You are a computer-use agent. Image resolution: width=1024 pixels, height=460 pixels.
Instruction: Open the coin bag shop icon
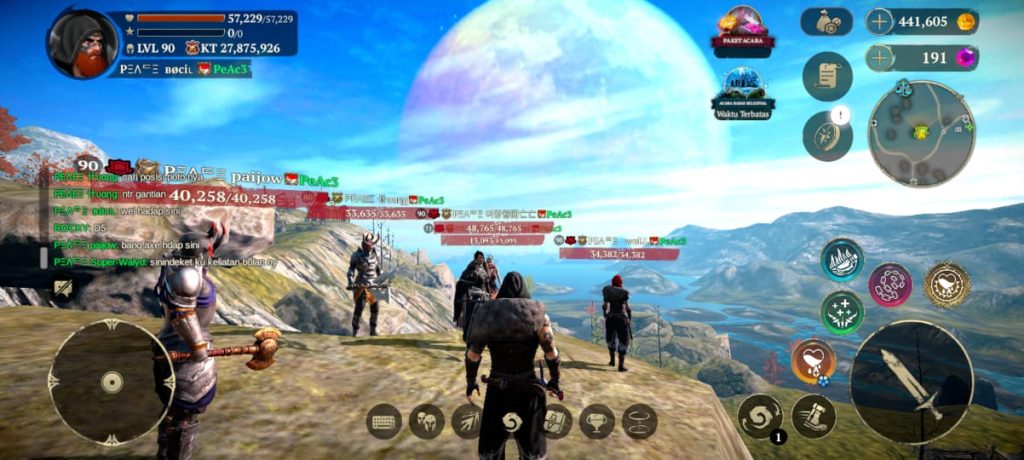(826, 22)
